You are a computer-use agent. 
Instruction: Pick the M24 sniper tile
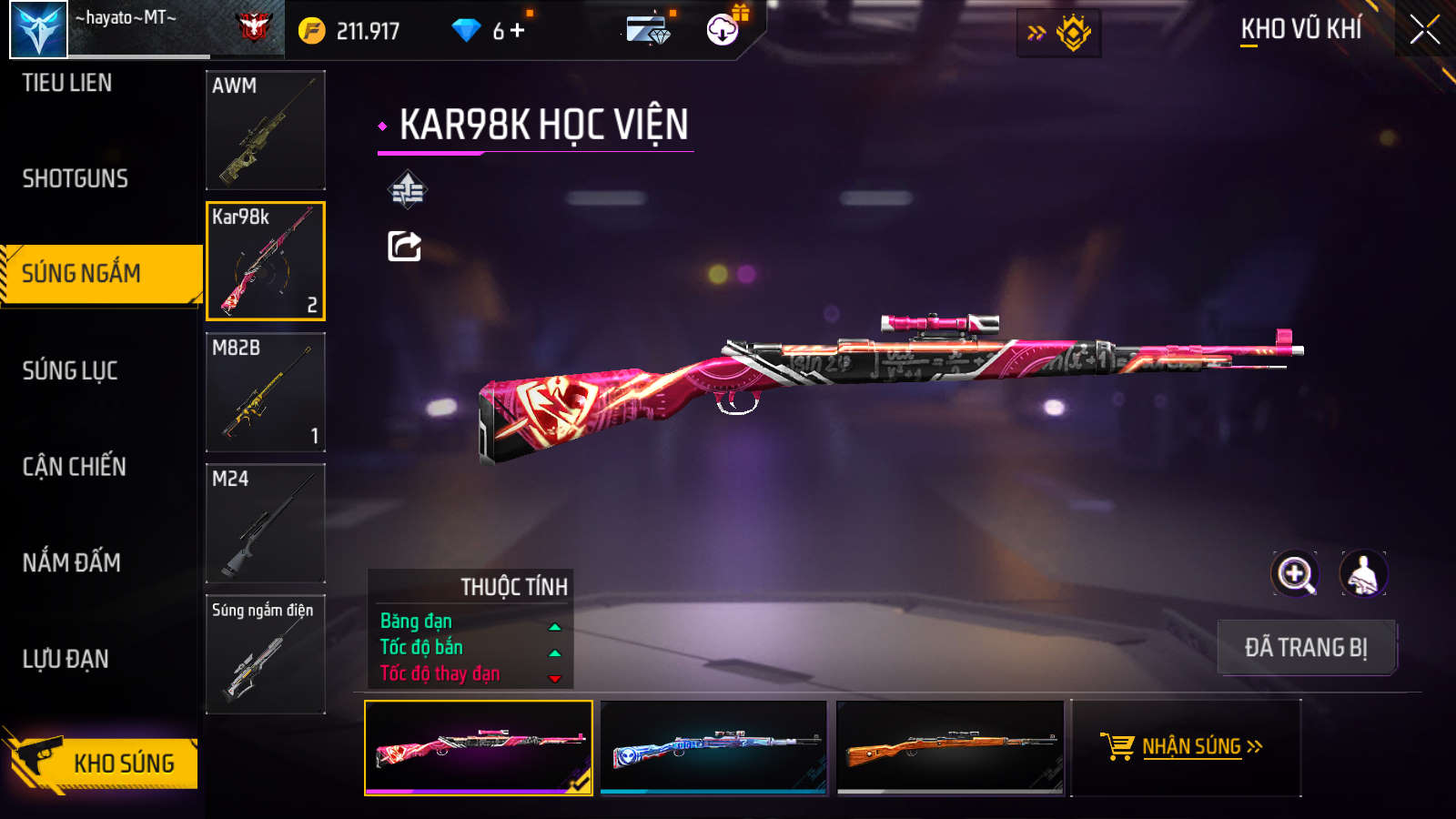(x=266, y=523)
